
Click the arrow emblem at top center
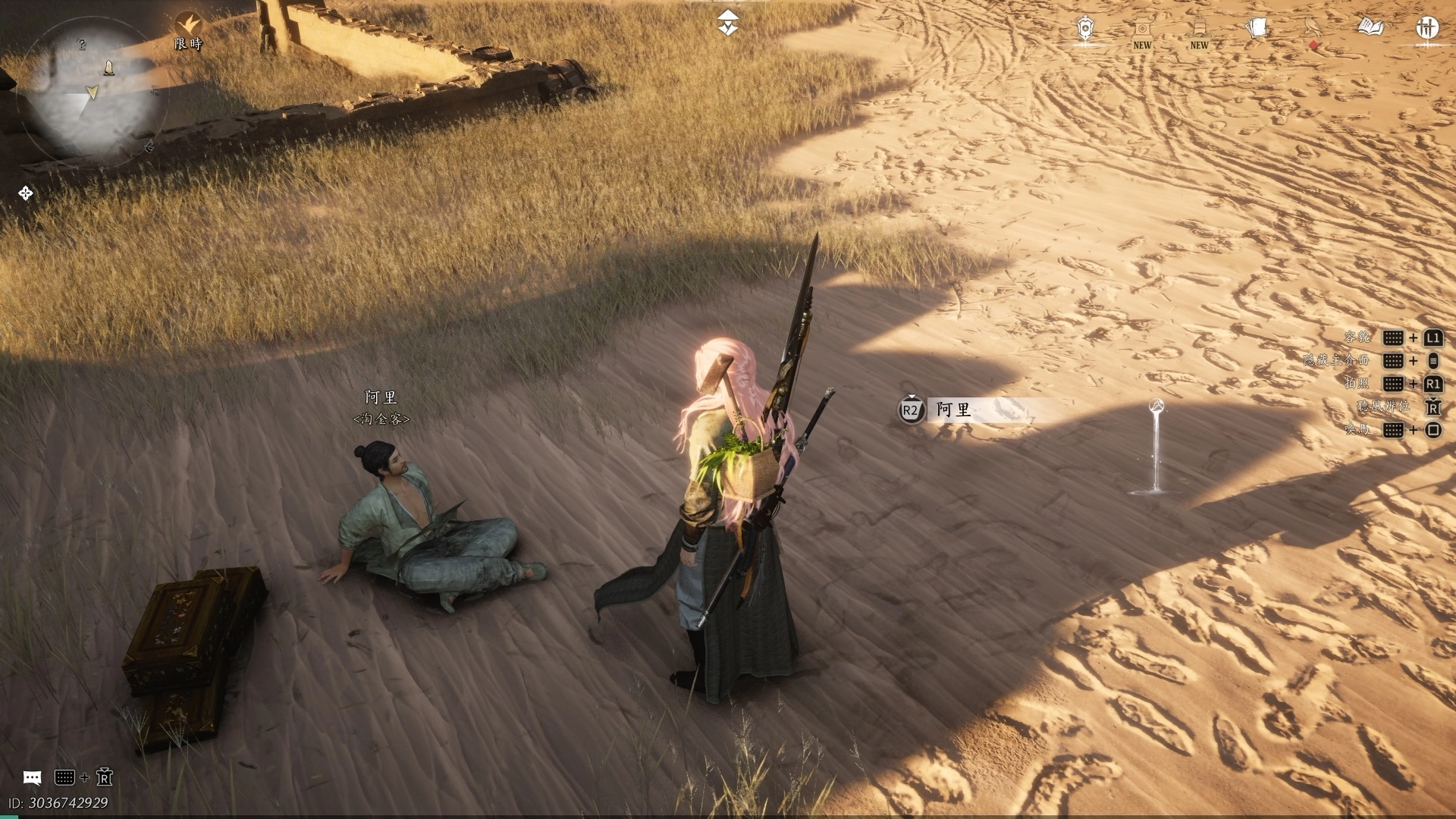728,24
